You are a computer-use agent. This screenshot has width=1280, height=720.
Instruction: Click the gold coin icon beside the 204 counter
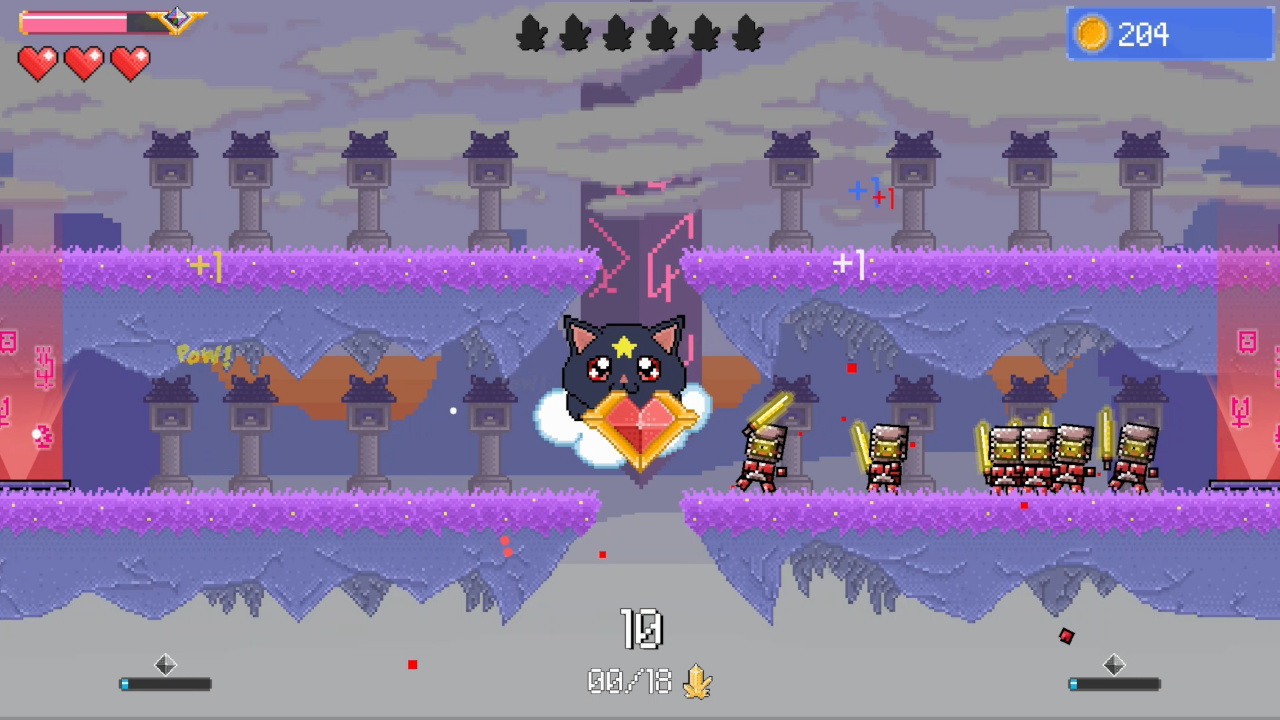pos(1092,34)
